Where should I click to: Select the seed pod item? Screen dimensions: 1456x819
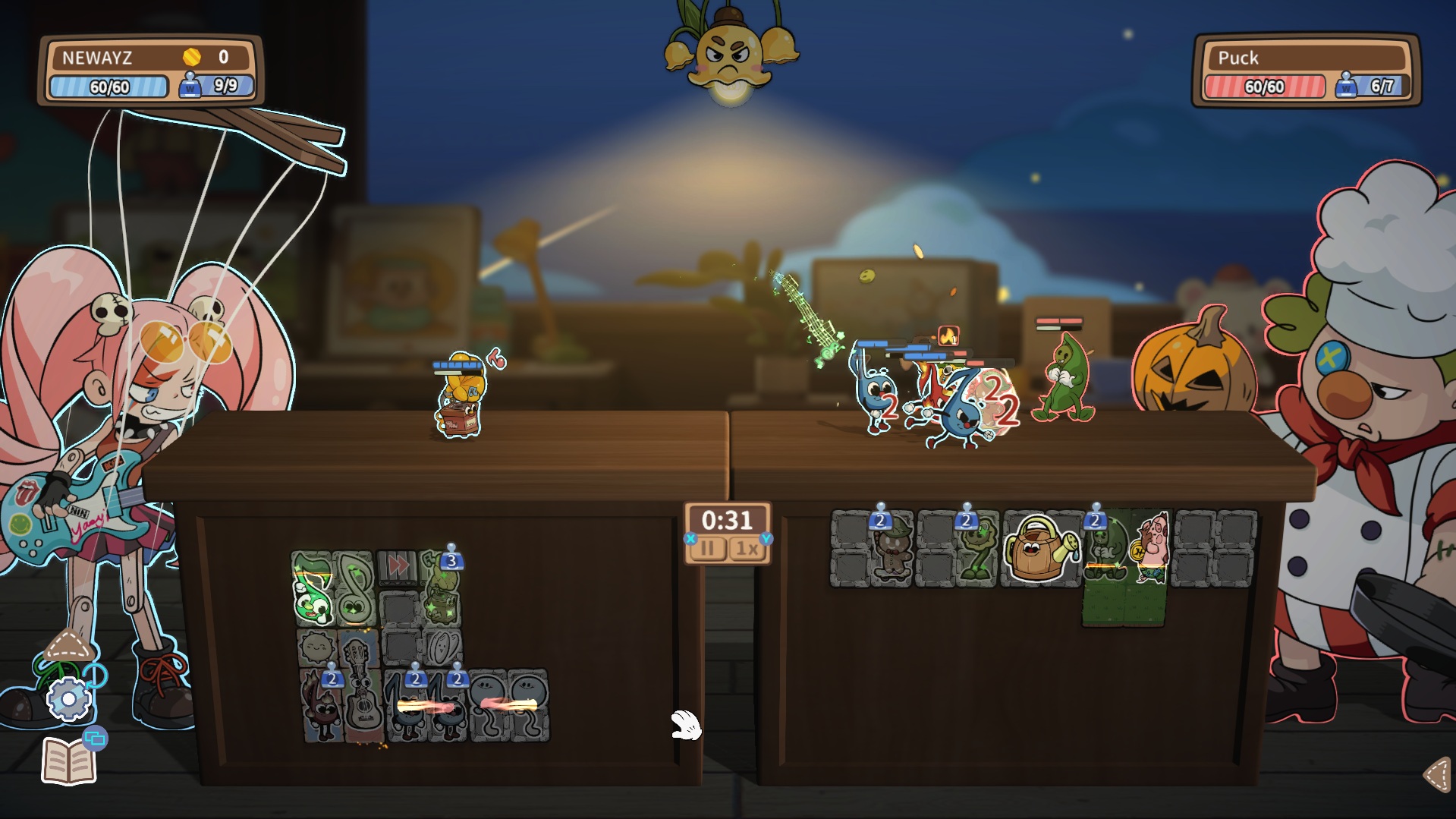coord(442,647)
